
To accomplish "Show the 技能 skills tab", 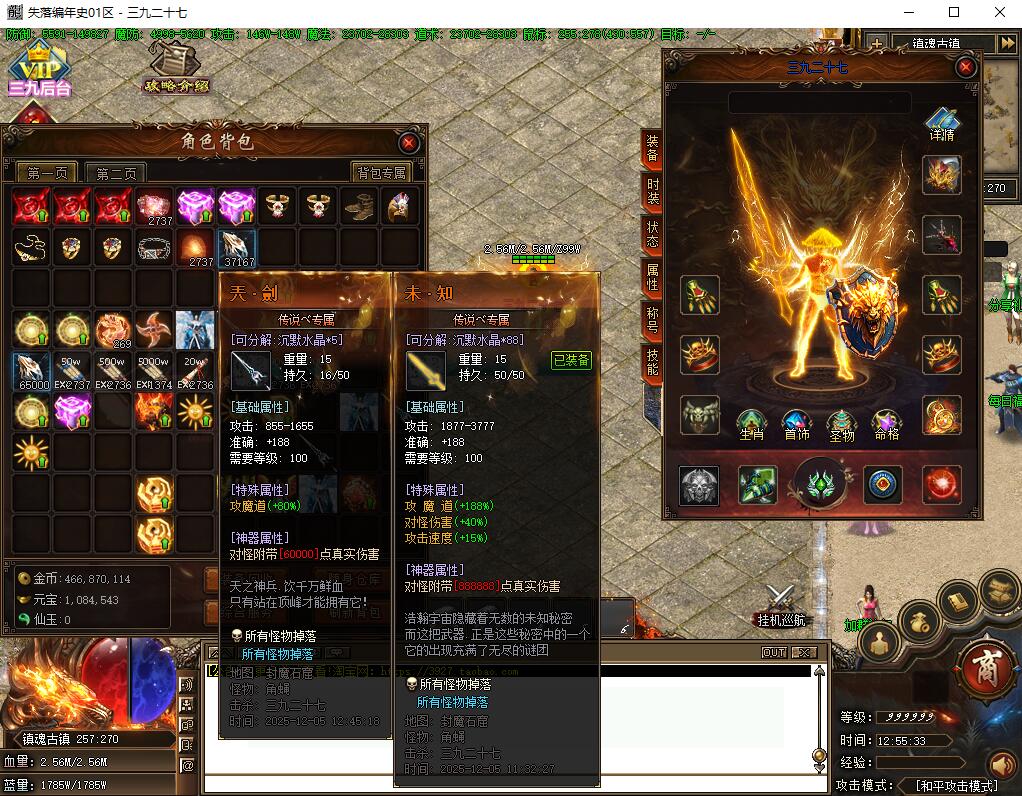I will click(x=652, y=362).
